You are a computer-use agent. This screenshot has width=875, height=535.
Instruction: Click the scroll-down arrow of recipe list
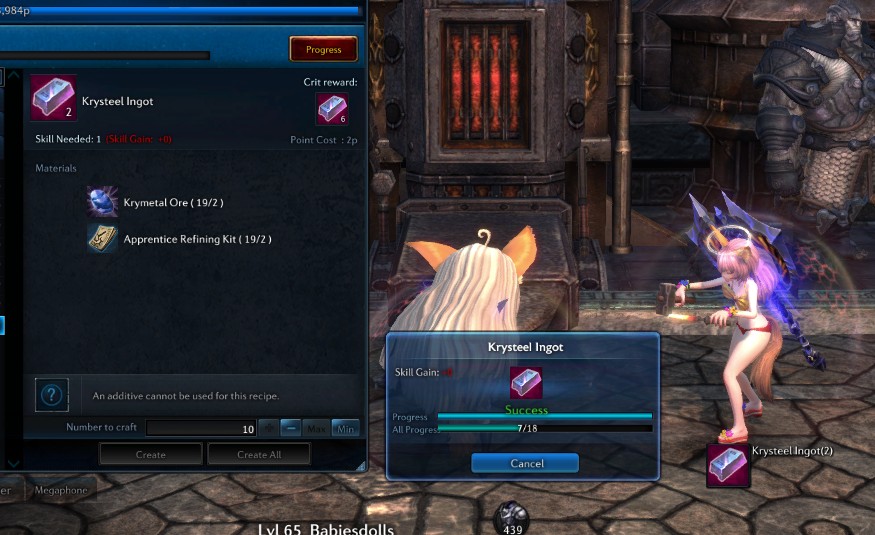(12, 463)
